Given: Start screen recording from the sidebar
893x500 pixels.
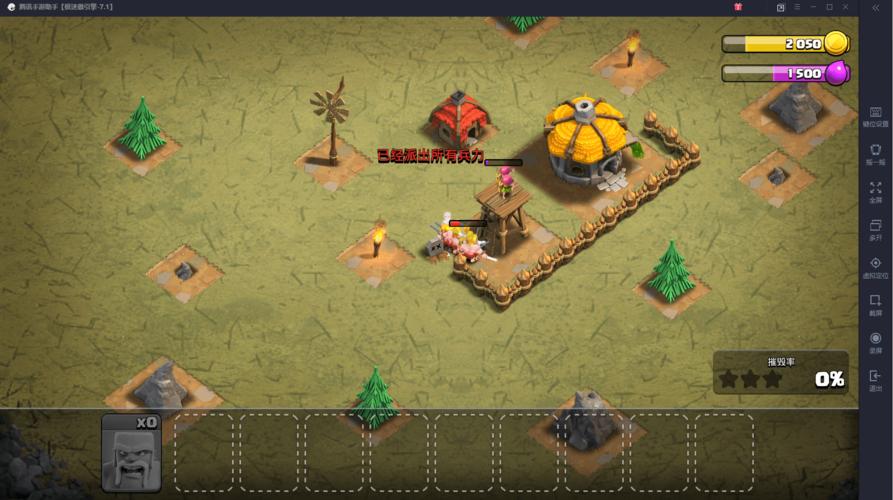Looking at the screenshot, I should [x=875, y=341].
